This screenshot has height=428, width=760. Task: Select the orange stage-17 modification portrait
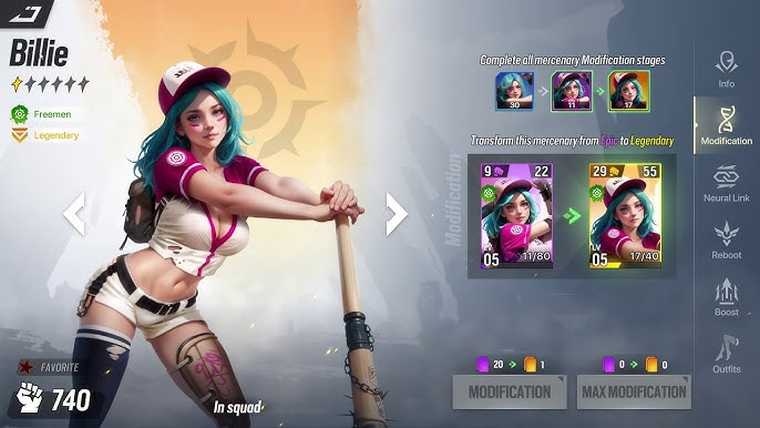coord(630,91)
